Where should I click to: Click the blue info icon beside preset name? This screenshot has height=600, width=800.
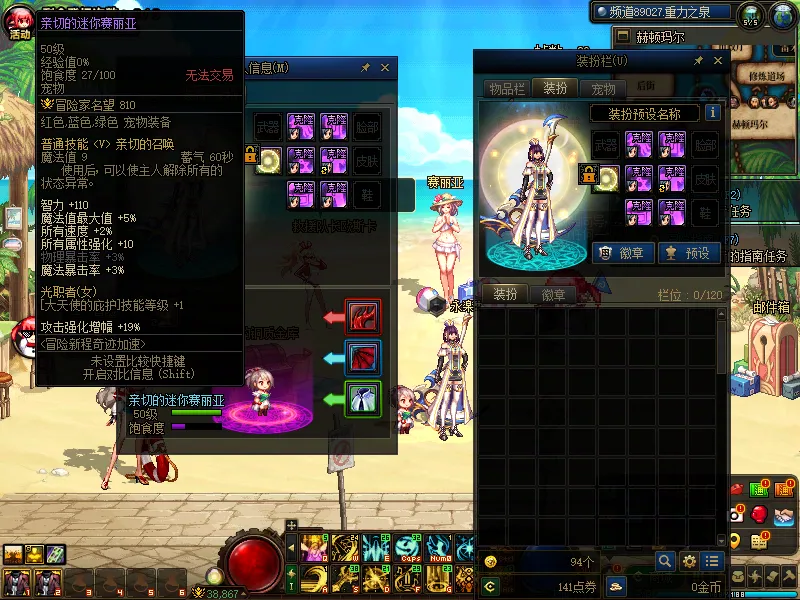[713, 113]
